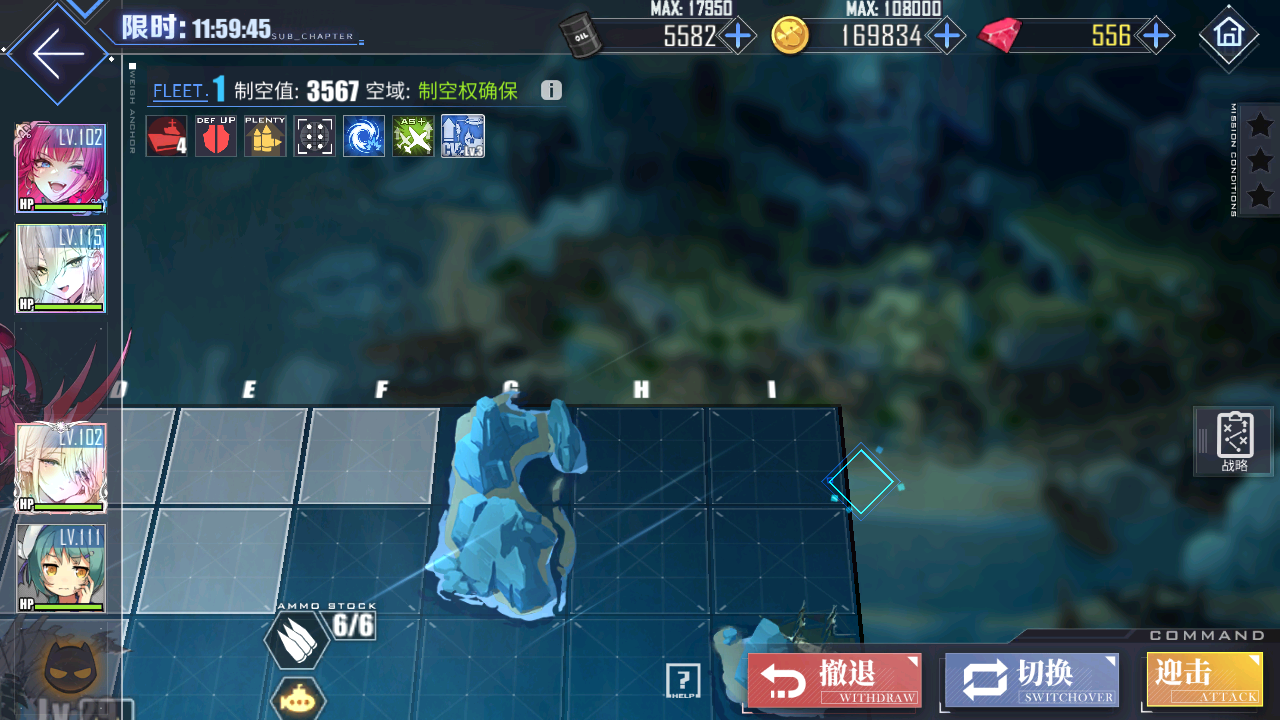Inspect the DEF UP buff icon
1280x720 pixels.
point(216,136)
